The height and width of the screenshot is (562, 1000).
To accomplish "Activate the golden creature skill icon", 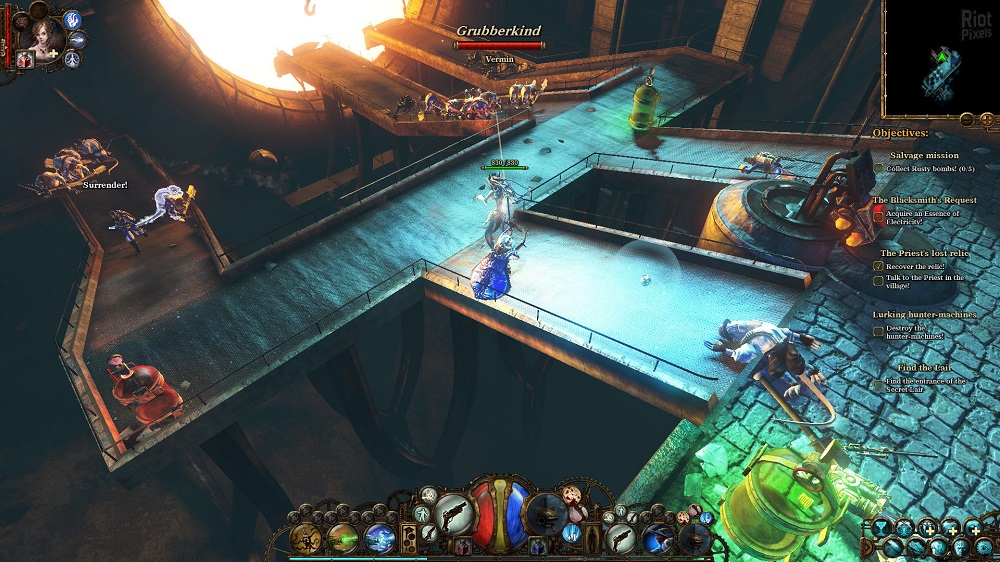I will (305, 537).
